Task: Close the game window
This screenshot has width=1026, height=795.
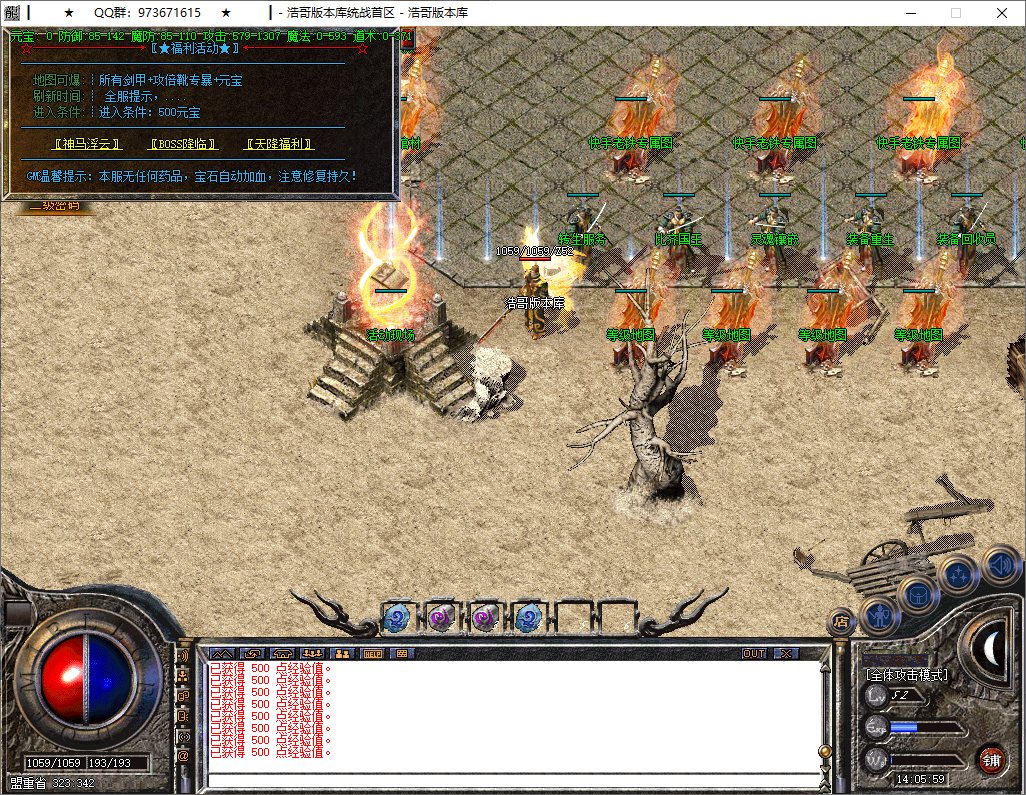Action: pos(1002,13)
